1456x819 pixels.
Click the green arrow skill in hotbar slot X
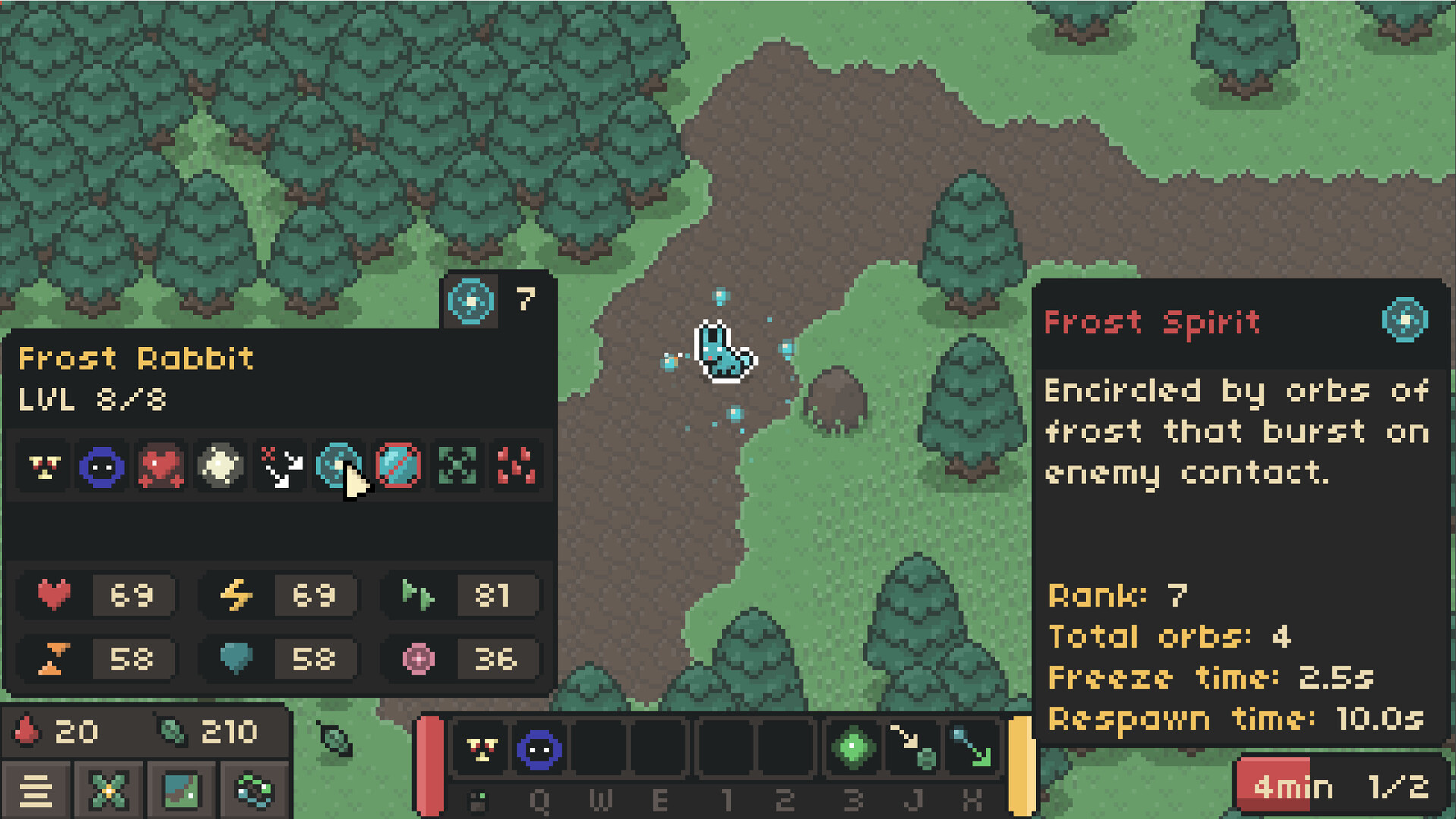coord(971,749)
